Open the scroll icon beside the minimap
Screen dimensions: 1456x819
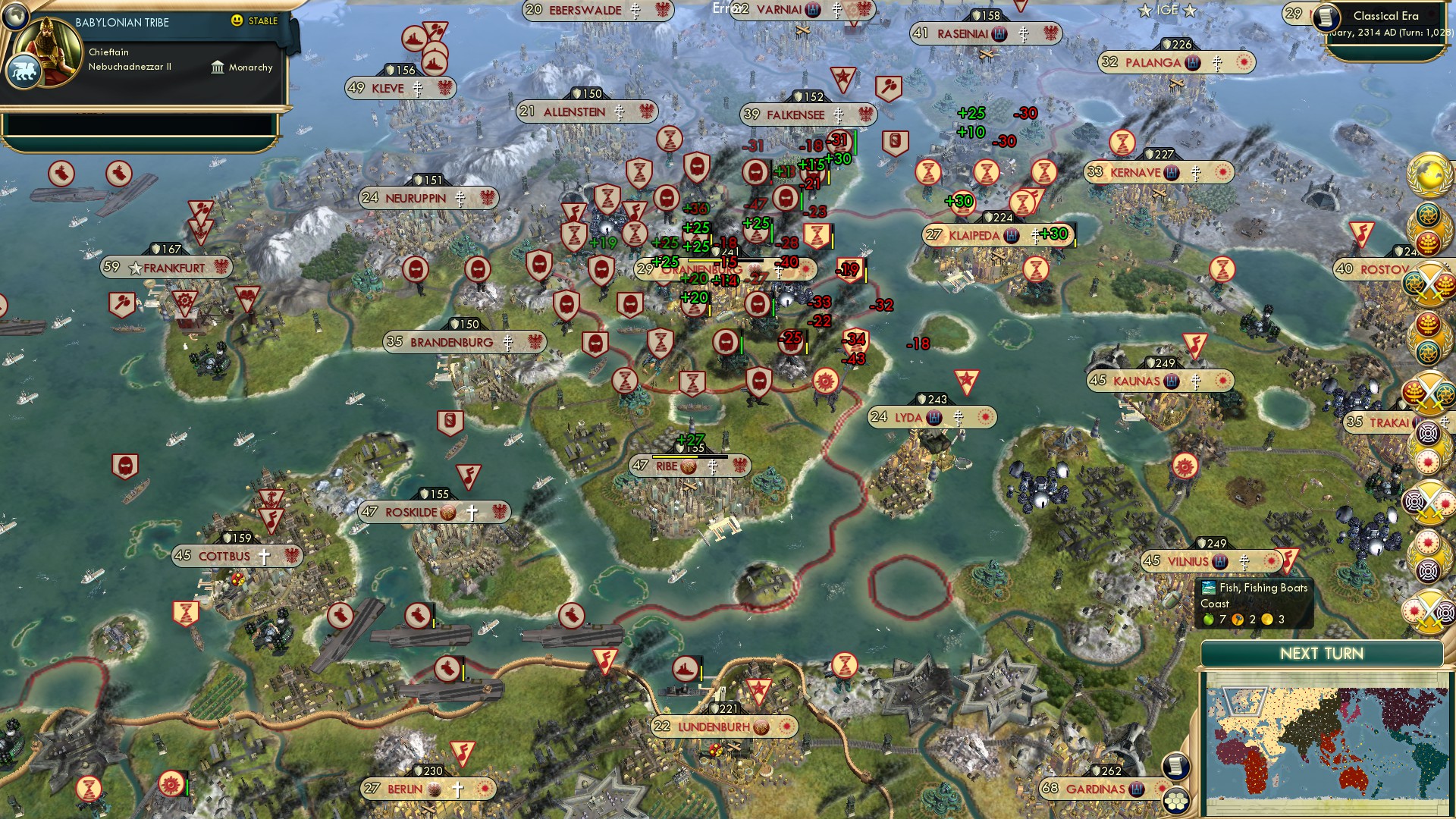(1175, 766)
